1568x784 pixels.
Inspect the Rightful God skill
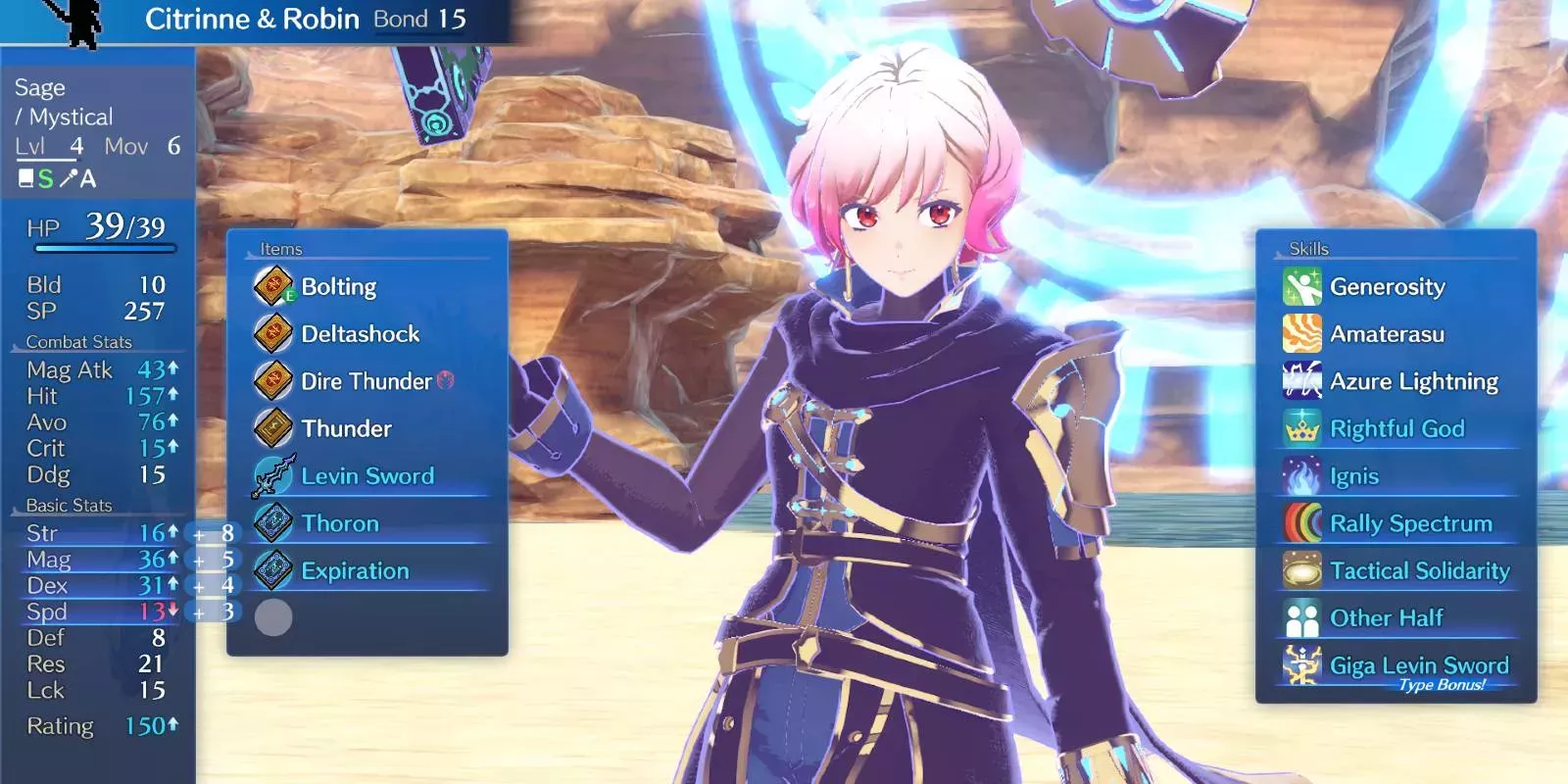click(1396, 428)
